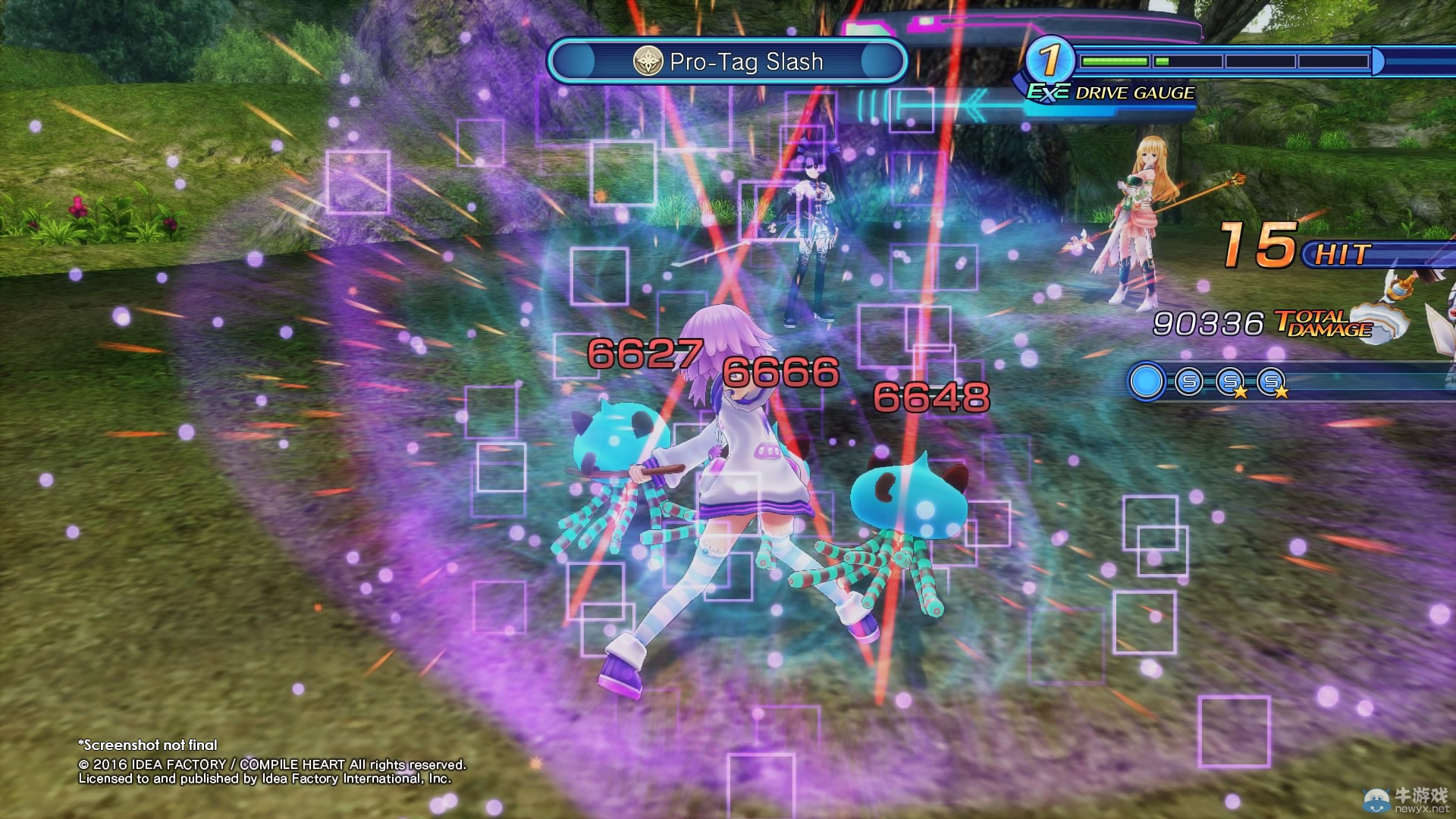Click the large number 1 EXE Drive emblem

[x=1049, y=60]
